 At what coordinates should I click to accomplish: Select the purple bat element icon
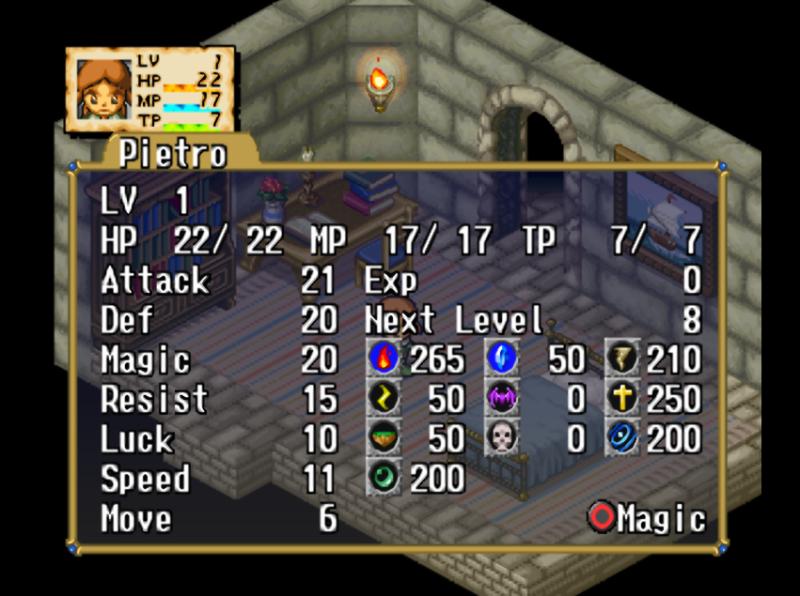point(502,398)
